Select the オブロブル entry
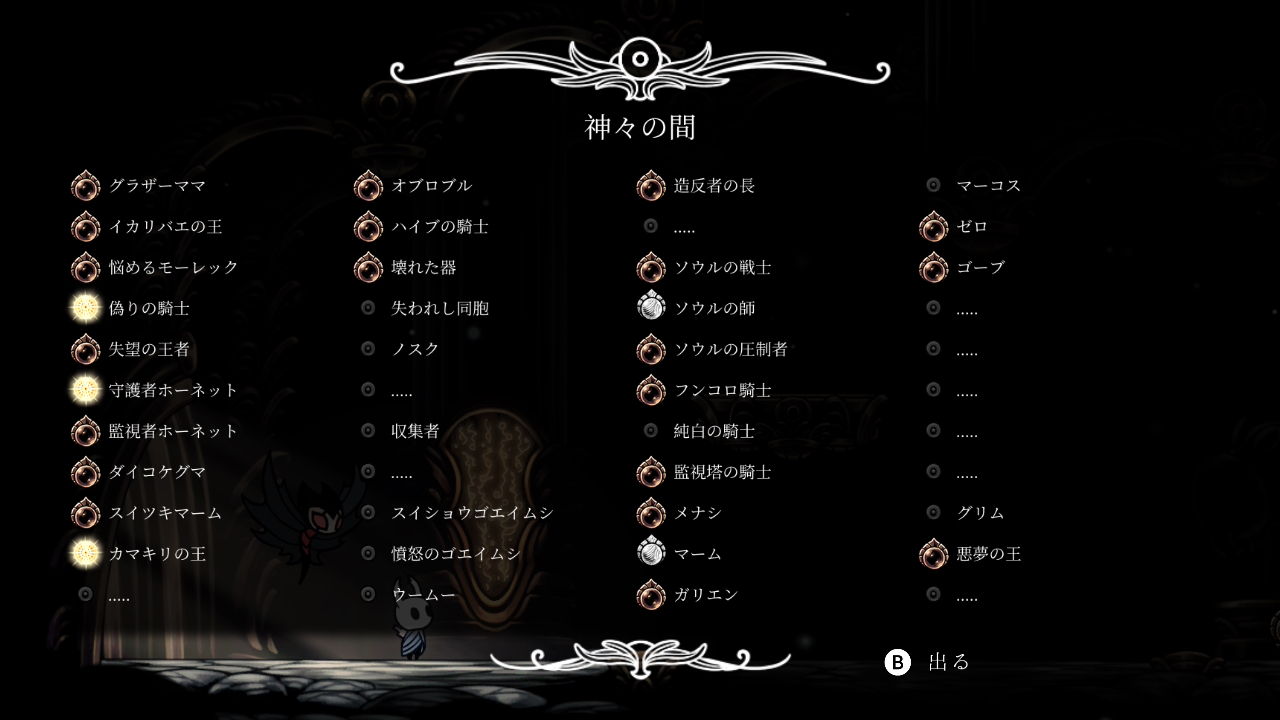 [x=431, y=186]
